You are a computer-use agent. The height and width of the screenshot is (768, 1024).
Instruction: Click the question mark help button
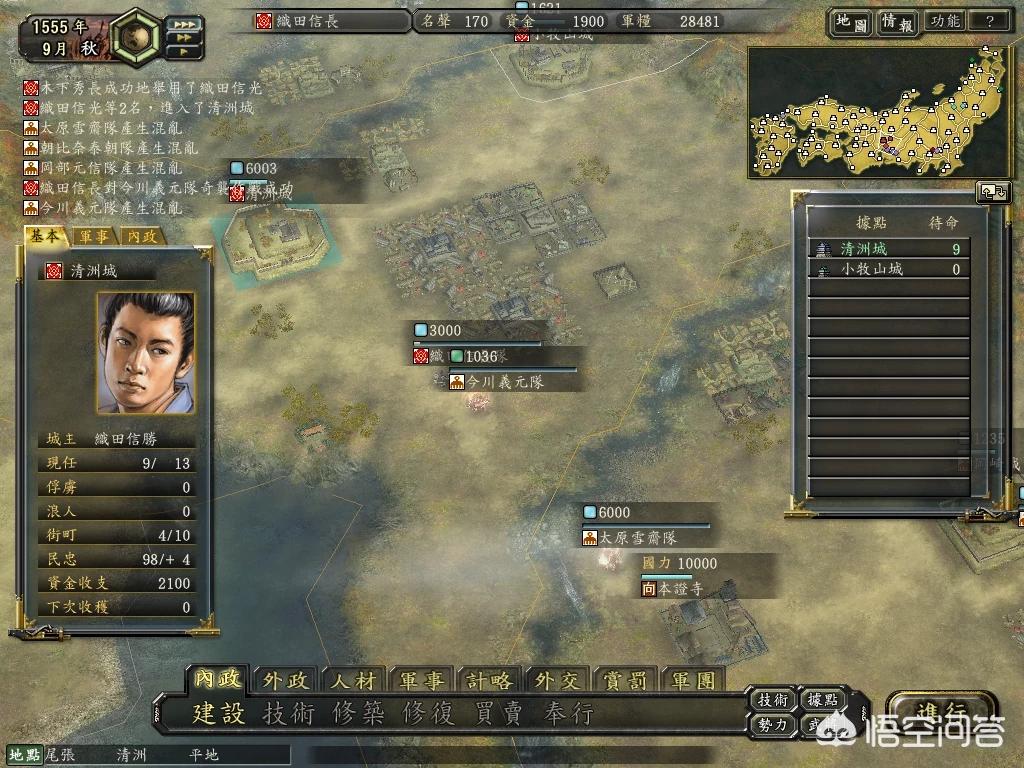click(989, 21)
